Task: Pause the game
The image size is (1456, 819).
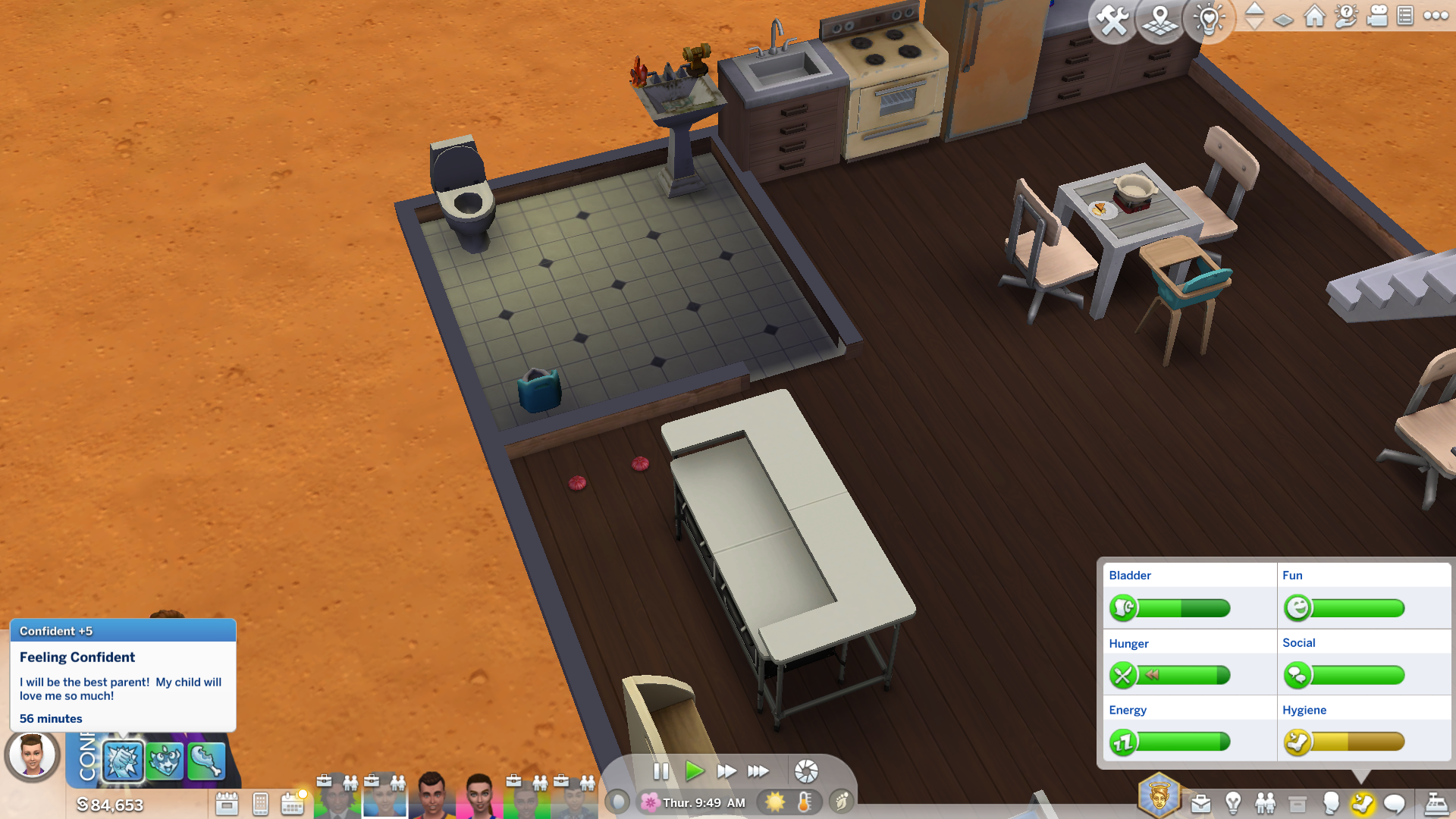Action: [x=661, y=771]
